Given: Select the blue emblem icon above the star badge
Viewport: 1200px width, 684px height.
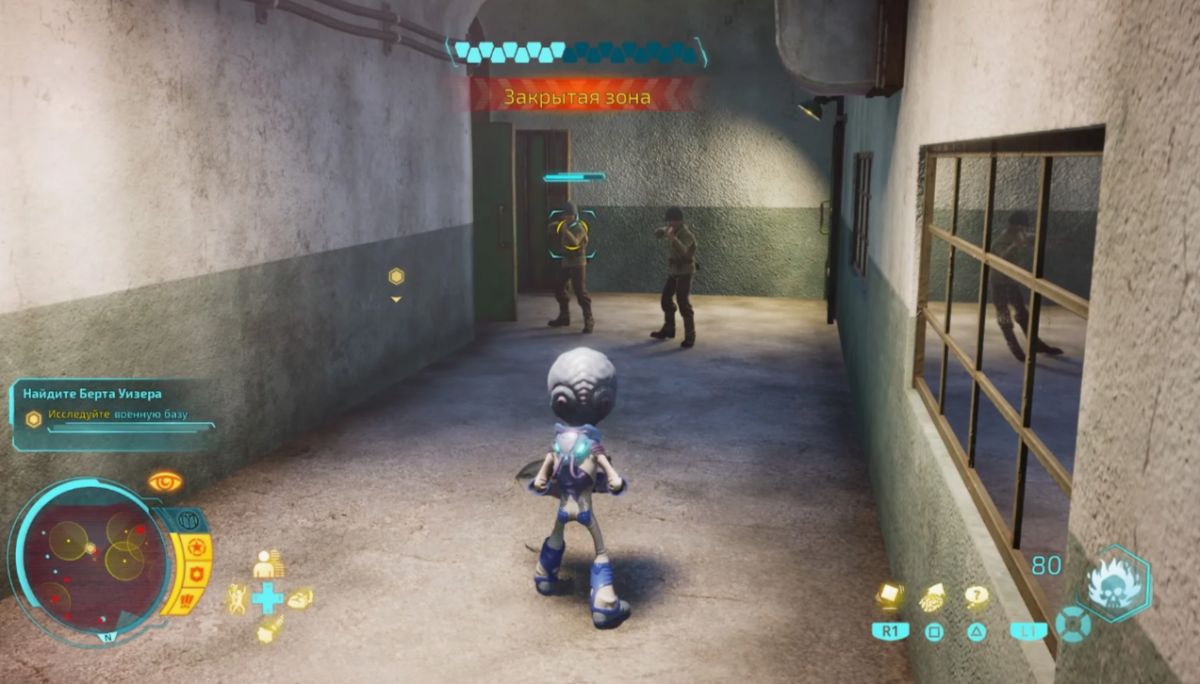Looking at the screenshot, I should click(188, 520).
